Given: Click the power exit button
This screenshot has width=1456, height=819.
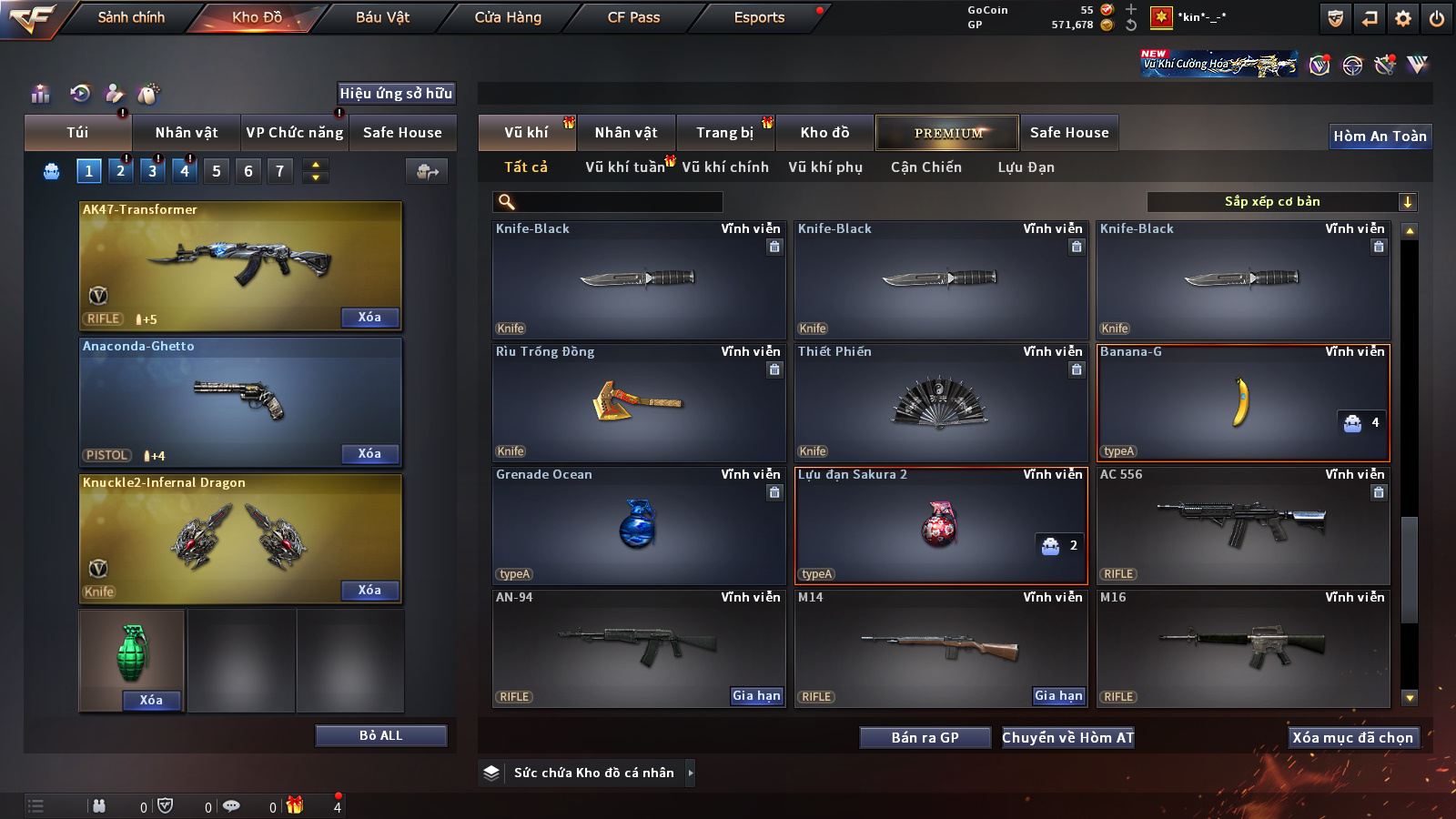Looking at the screenshot, I should tap(1437, 18).
